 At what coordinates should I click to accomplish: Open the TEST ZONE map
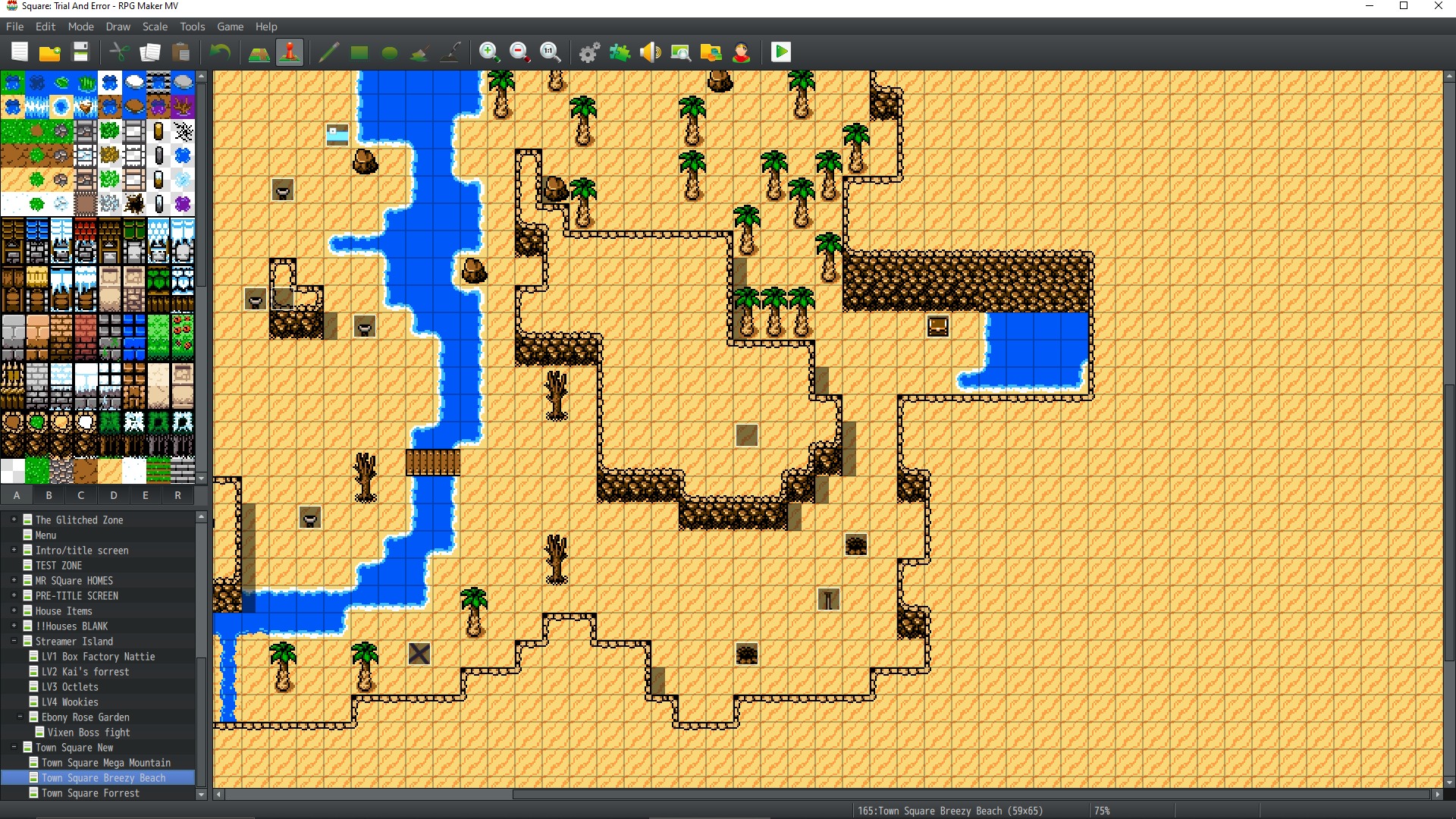pos(58,566)
